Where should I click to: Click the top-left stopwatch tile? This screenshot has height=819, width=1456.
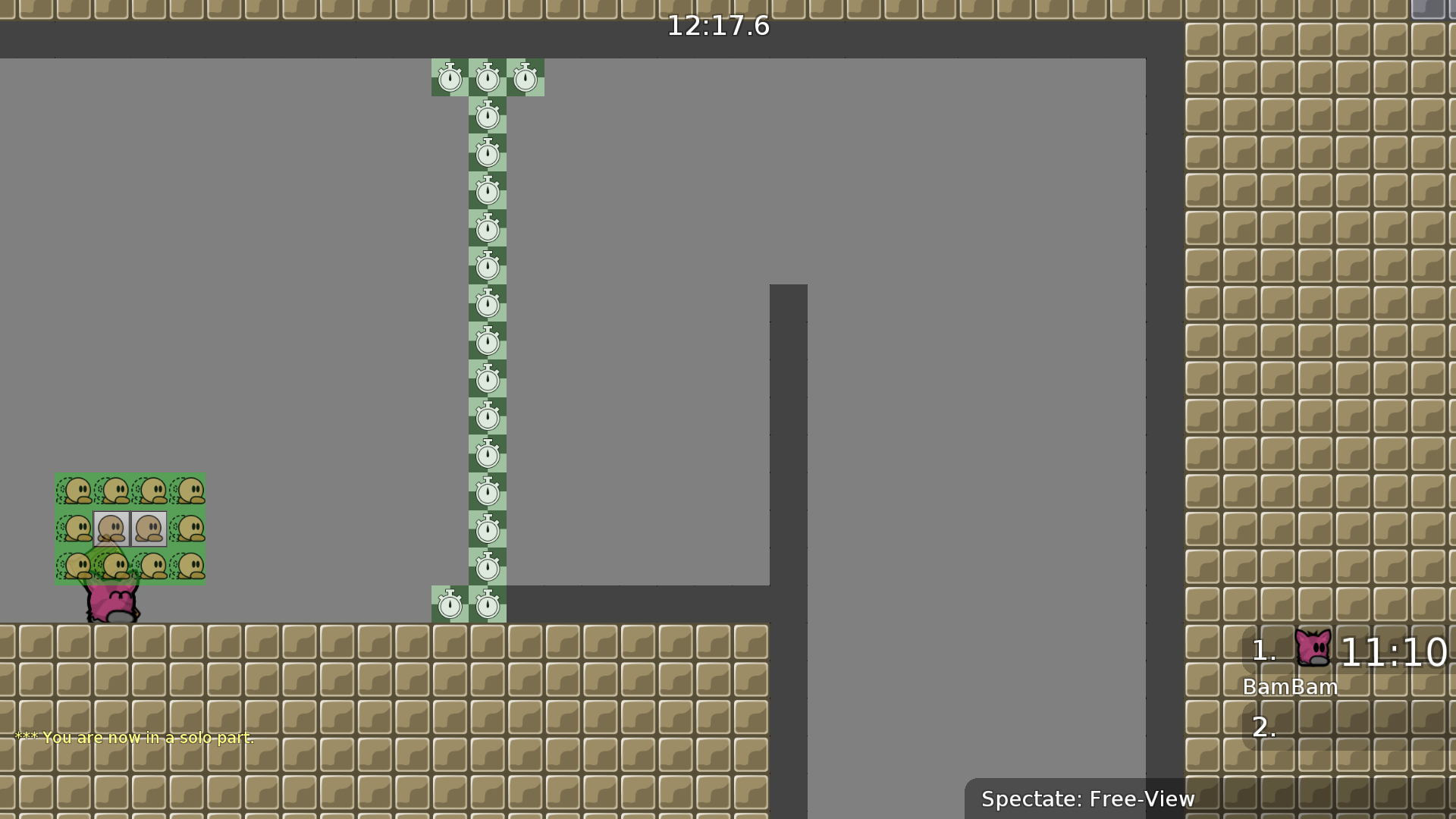(450, 77)
